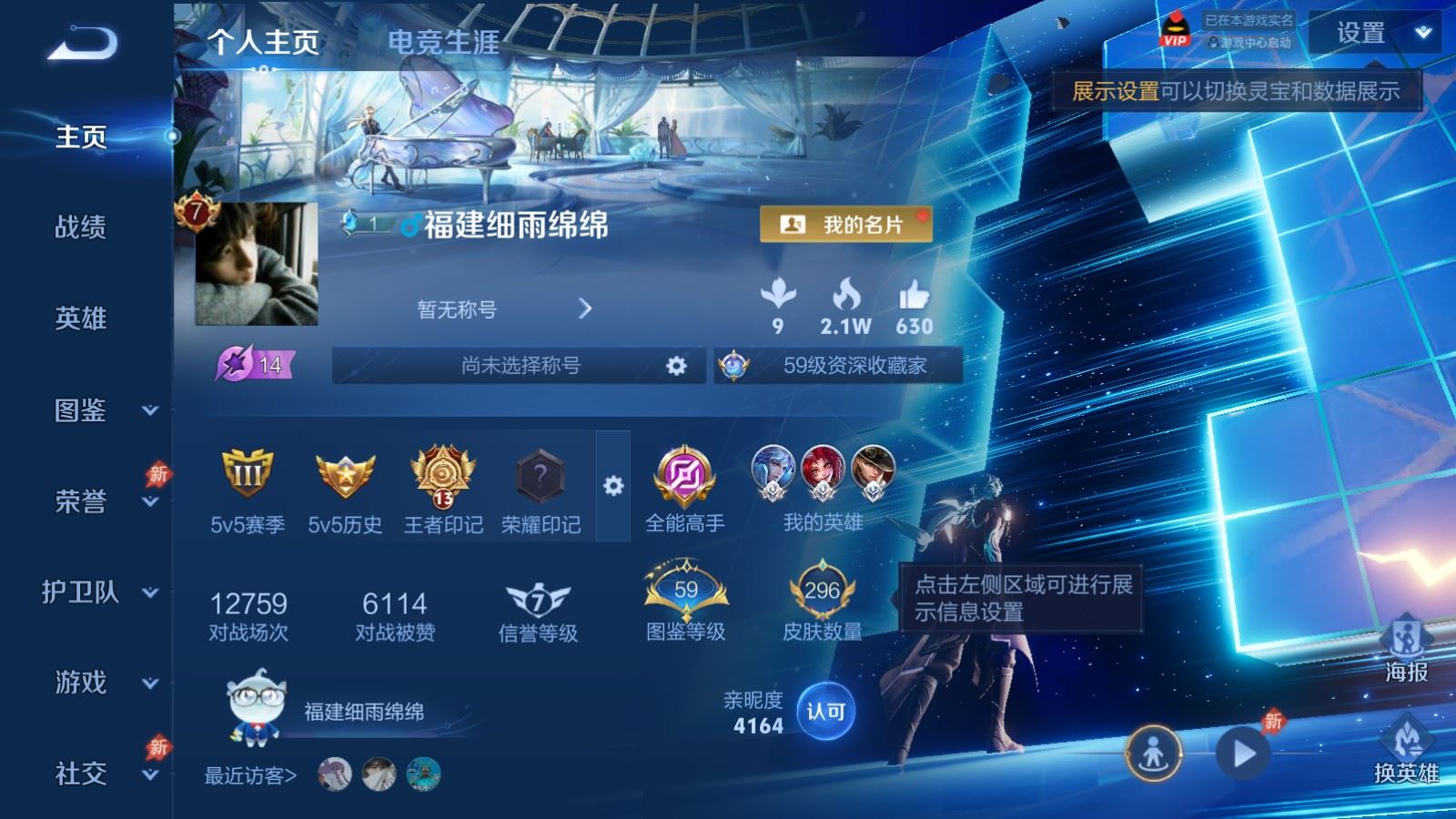1456x819 pixels.
Task: Go back with the return arrow
Action: pos(82,43)
